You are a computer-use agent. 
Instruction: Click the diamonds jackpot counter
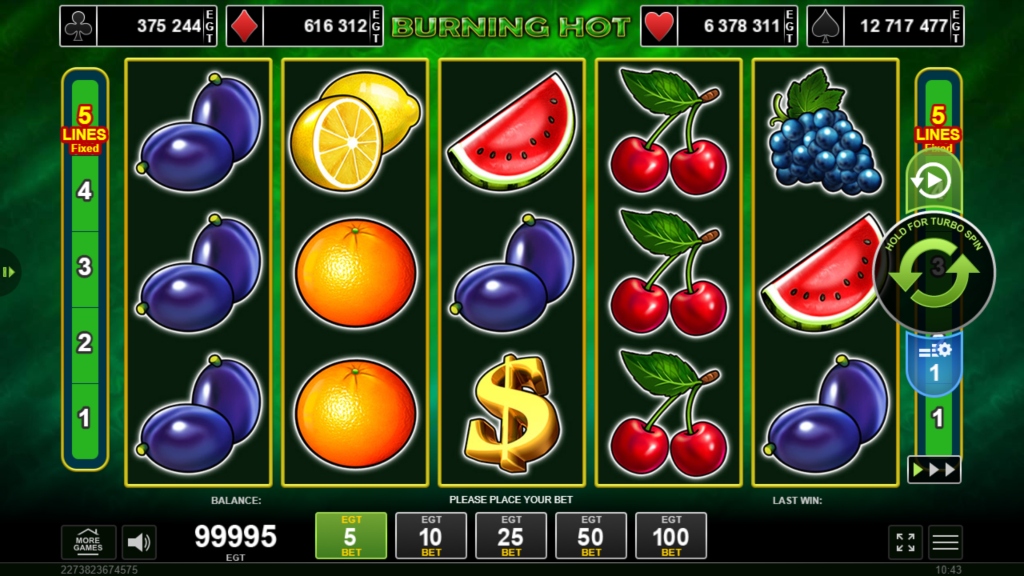coord(305,26)
